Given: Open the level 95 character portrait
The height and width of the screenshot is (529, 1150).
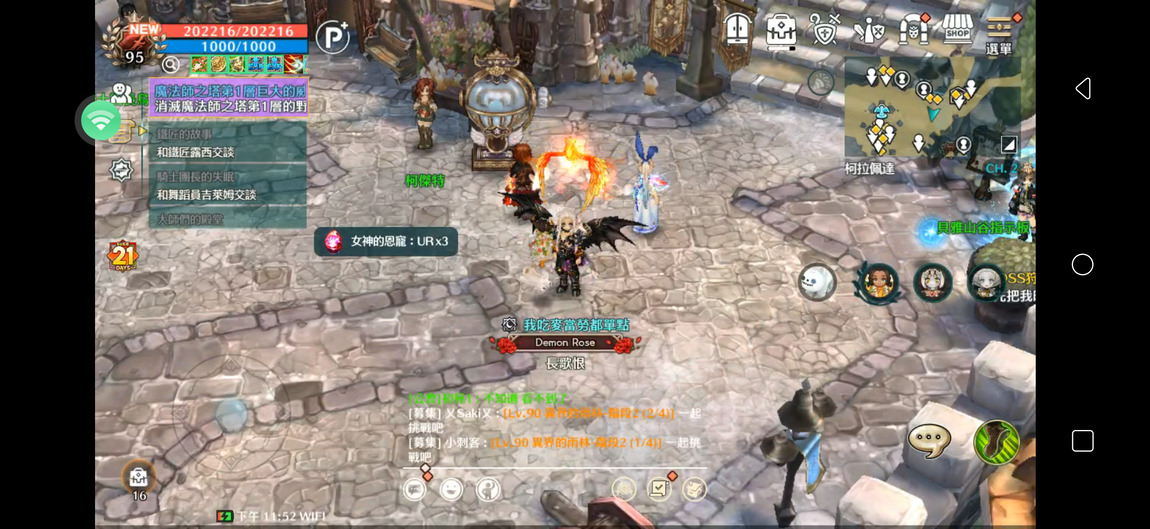Looking at the screenshot, I should click(x=129, y=42).
